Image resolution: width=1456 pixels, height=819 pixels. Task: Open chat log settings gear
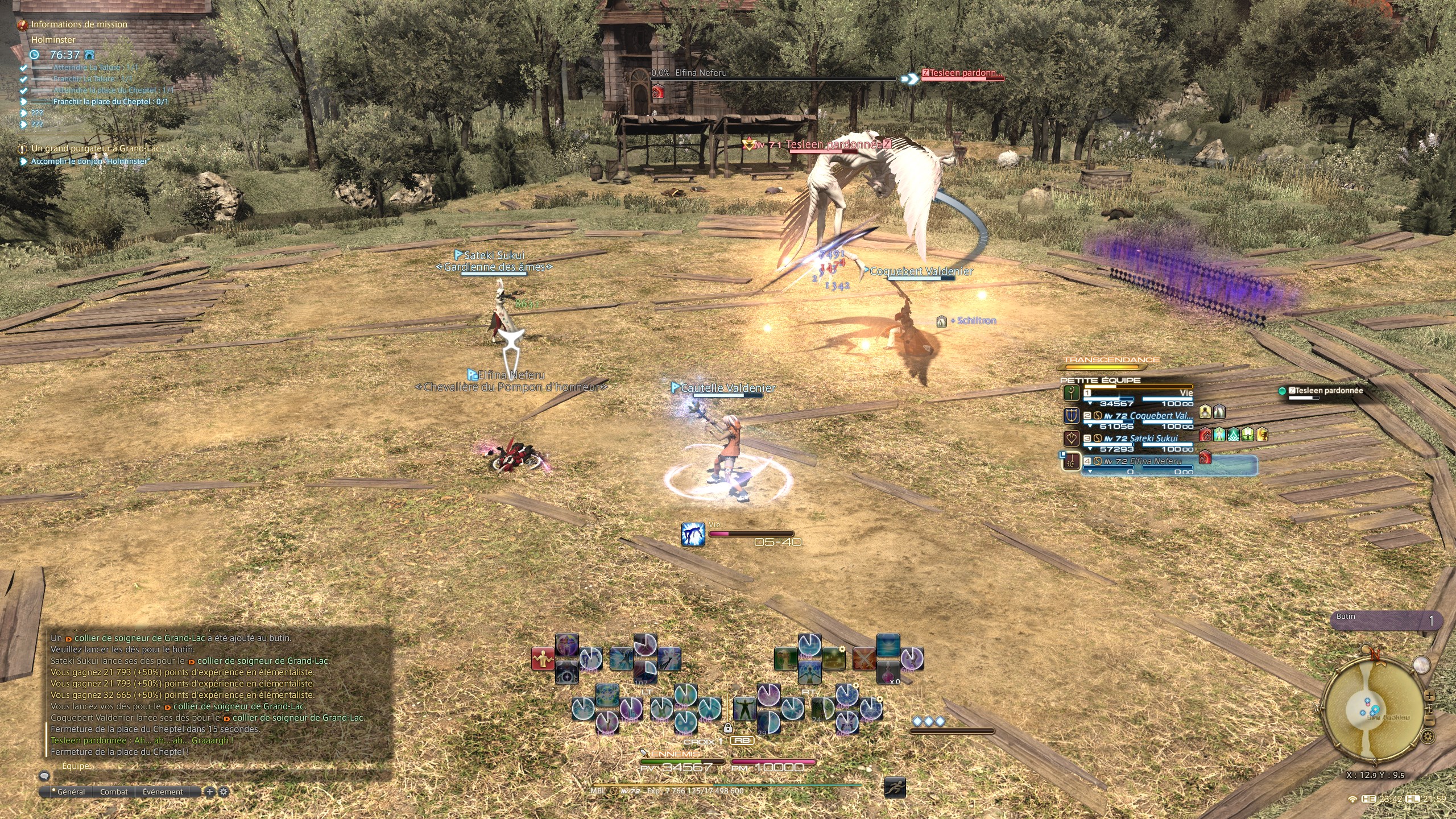click(x=224, y=792)
